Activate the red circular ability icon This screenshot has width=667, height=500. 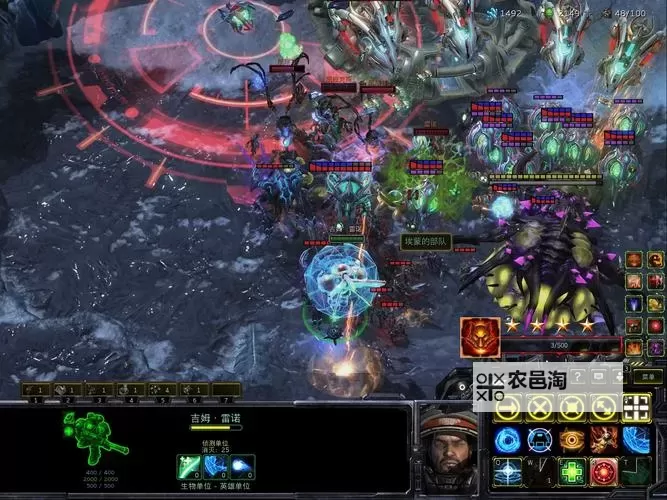click(x=603, y=471)
